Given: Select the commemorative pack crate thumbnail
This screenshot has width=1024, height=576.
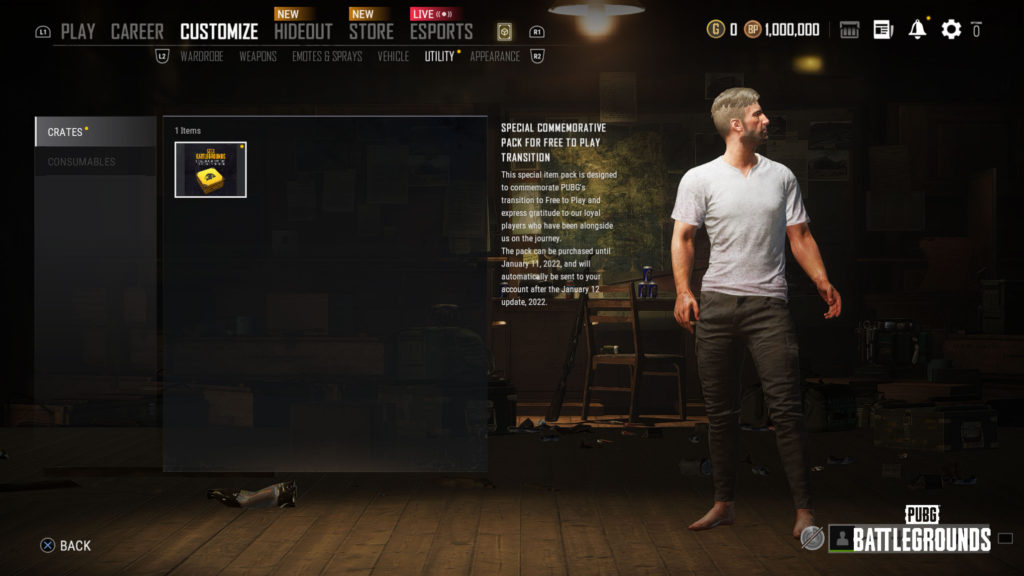Looking at the screenshot, I should point(210,169).
